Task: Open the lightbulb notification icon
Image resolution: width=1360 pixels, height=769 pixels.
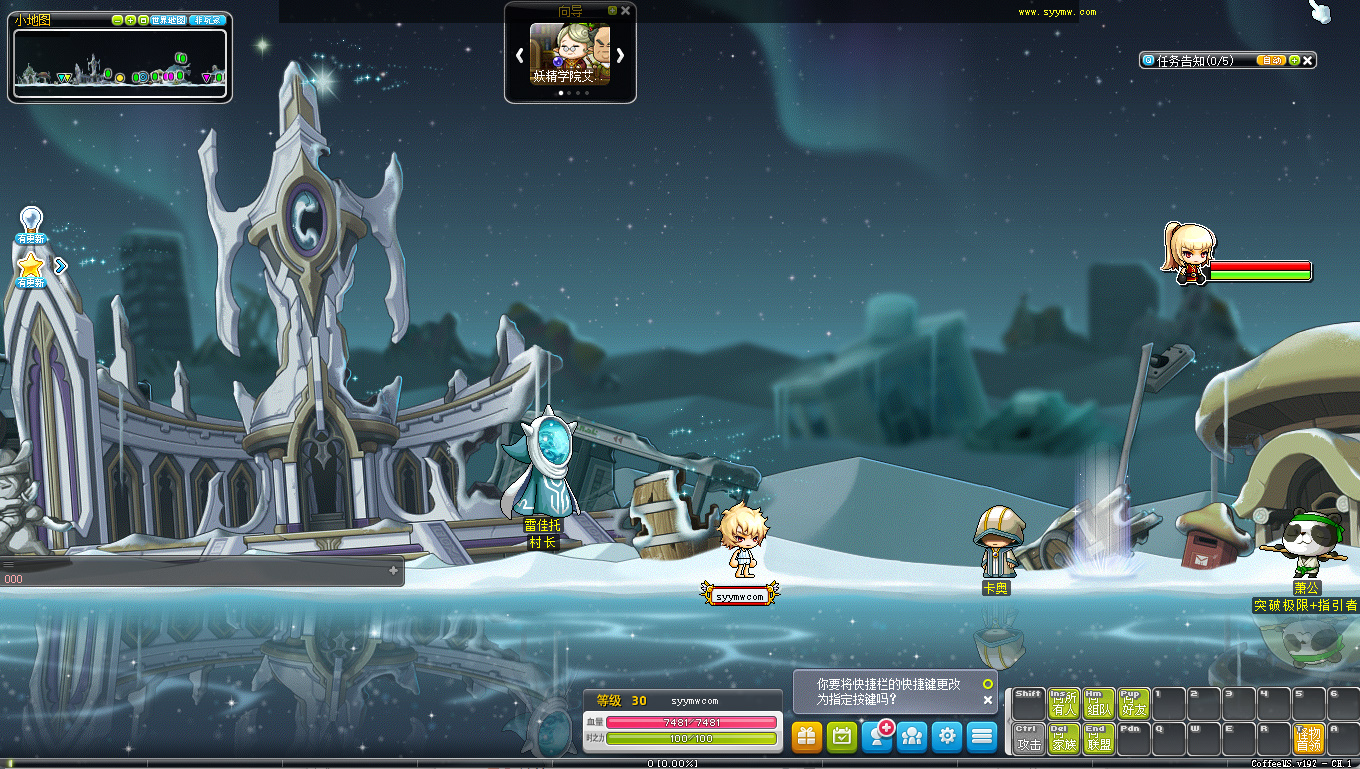Action: [x=31, y=220]
